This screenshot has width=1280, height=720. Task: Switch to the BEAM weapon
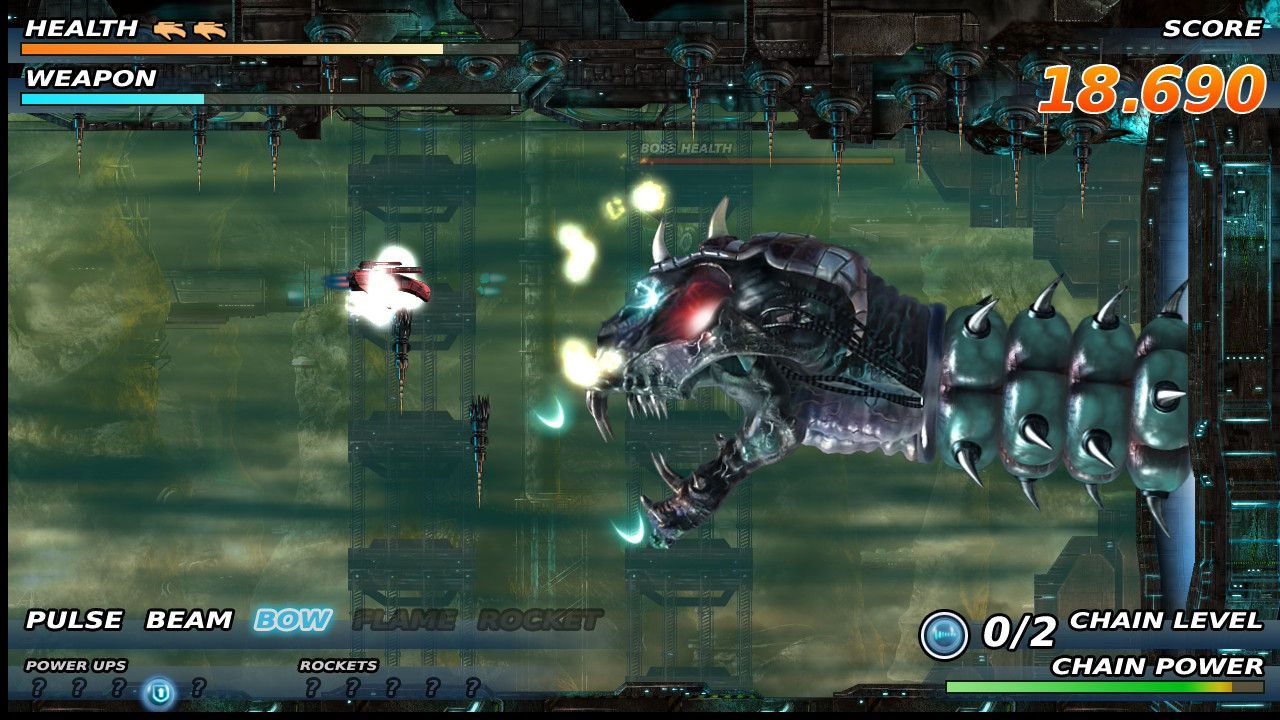click(189, 620)
